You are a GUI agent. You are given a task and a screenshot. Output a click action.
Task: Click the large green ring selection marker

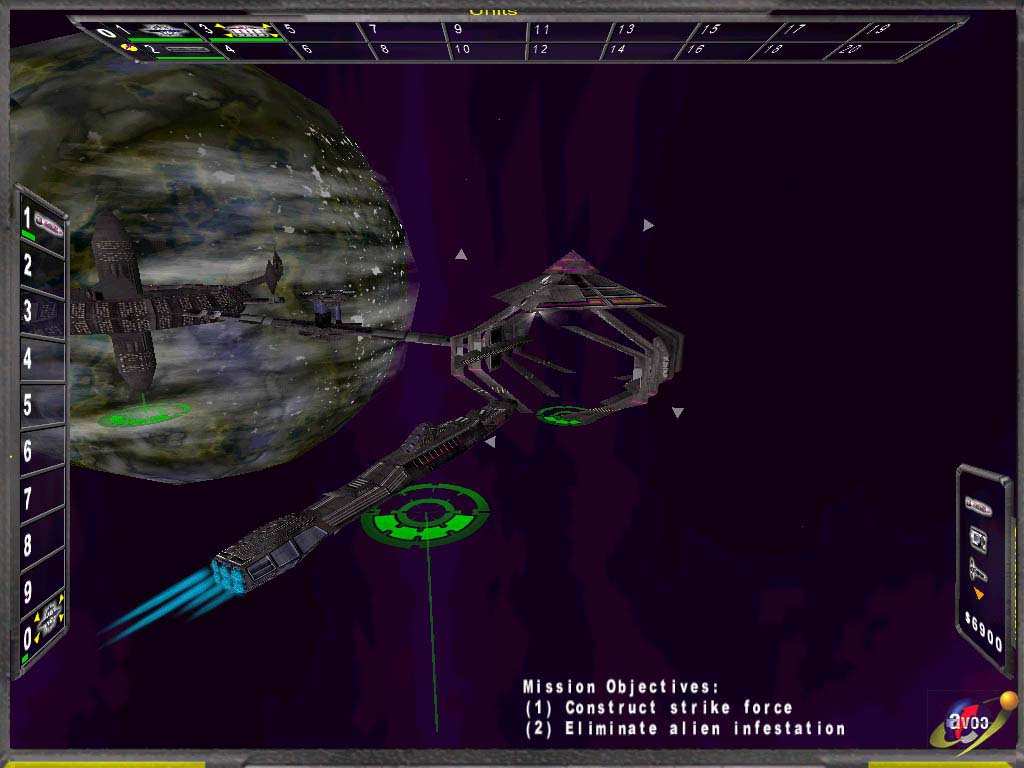[425, 514]
